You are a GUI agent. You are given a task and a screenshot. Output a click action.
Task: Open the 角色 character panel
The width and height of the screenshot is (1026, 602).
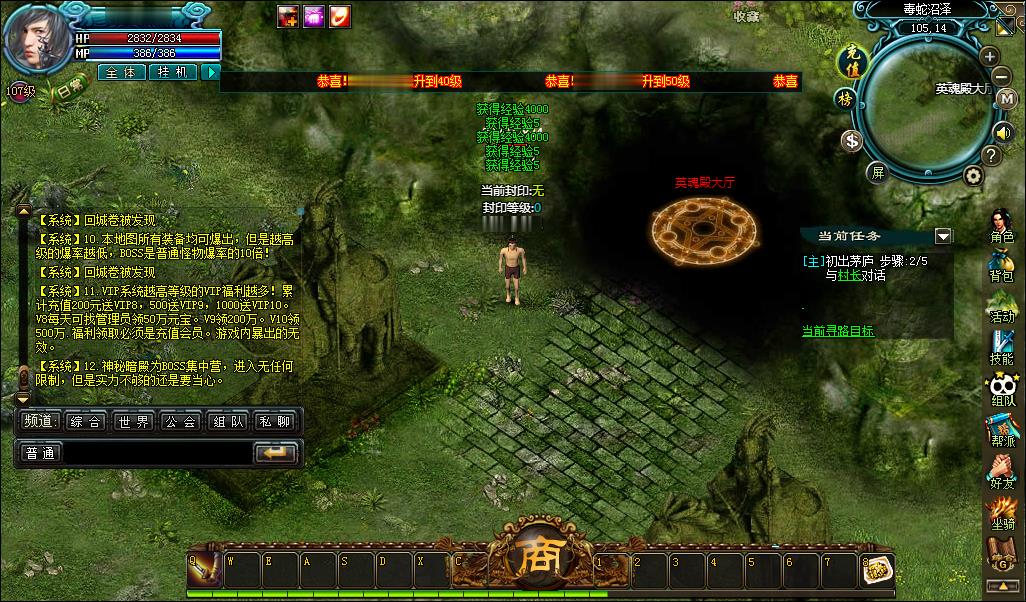click(1001, 226)
